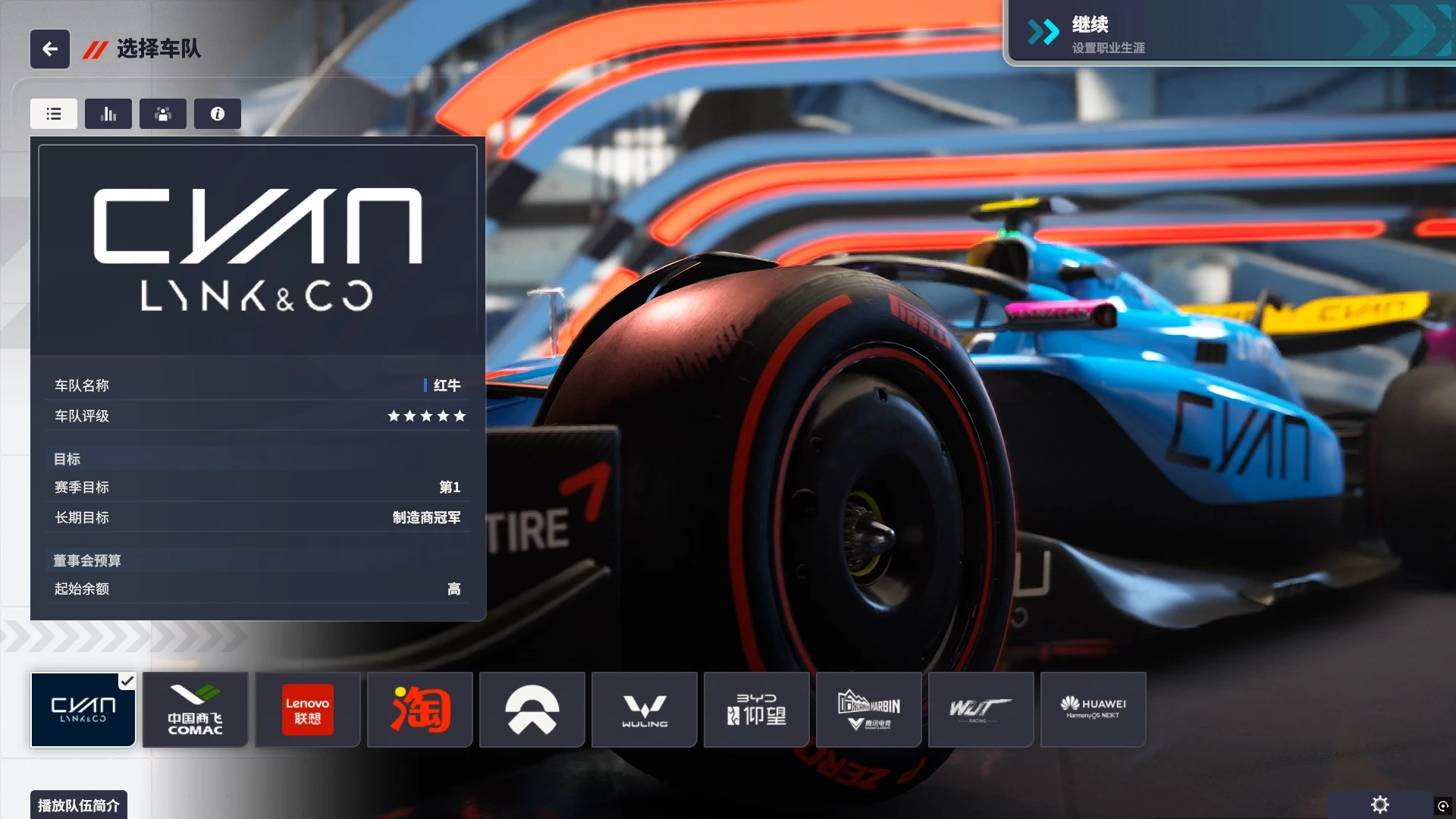Select the Cyan Lynk & Co team tile
Image resolution: width=1456 pixels, height=819 pixels.
(83, 710)
